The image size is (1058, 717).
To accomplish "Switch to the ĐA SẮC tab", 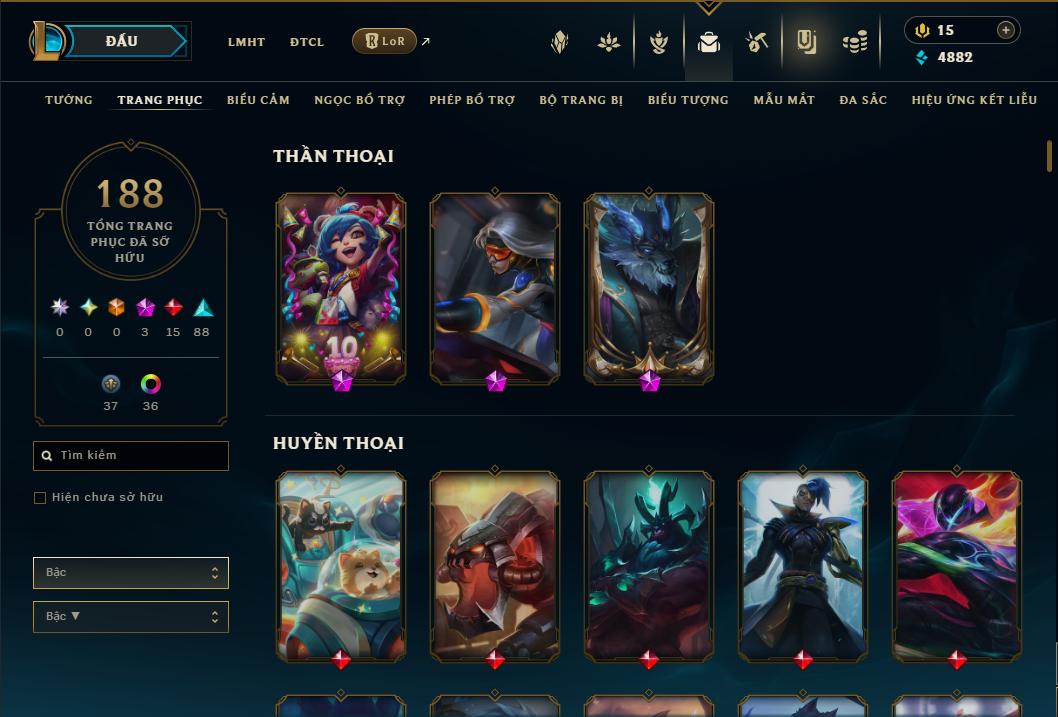I will (863, 100).
